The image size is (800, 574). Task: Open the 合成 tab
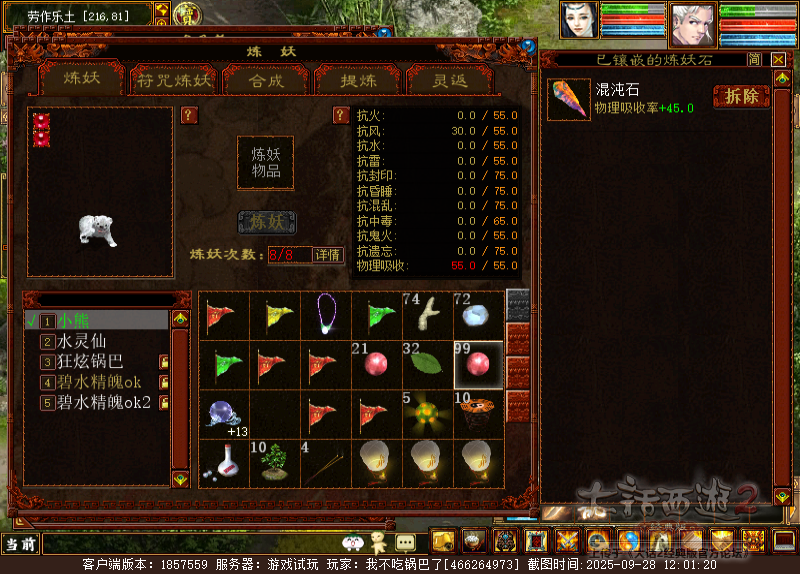tap(265, 80)
